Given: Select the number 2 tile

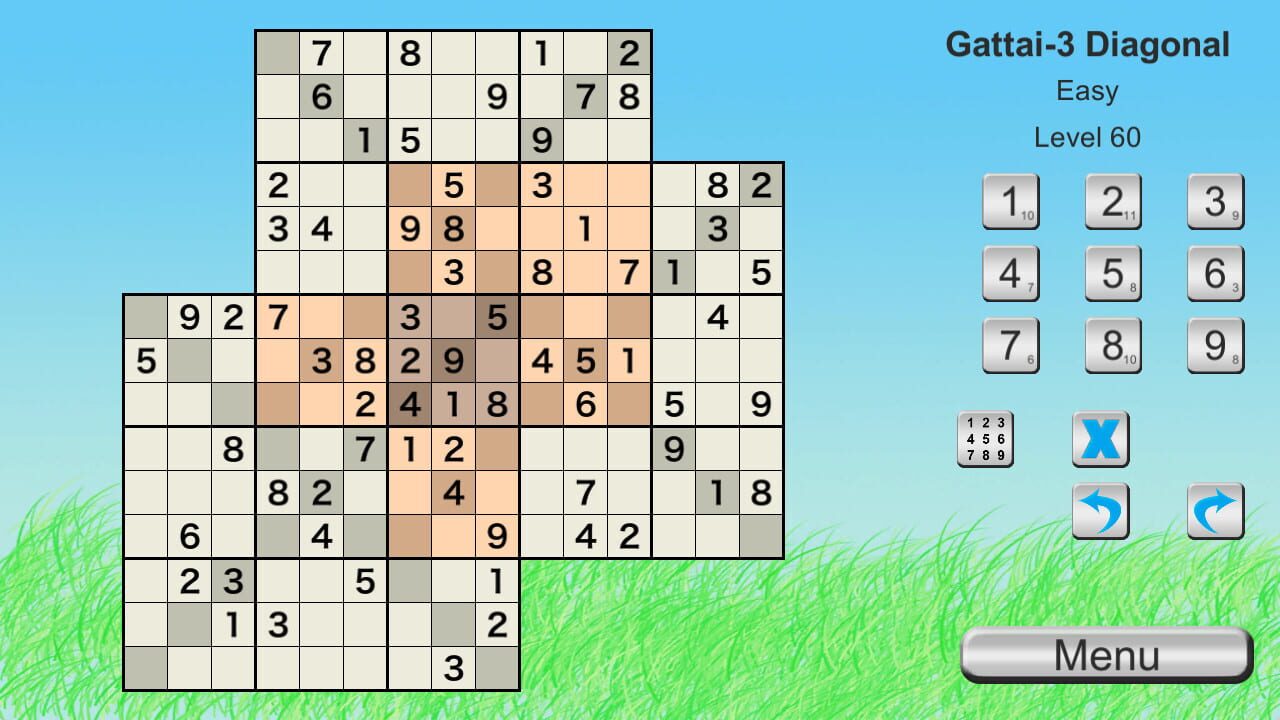Looking at the screenshot, I should click(x=1113, y=201).
